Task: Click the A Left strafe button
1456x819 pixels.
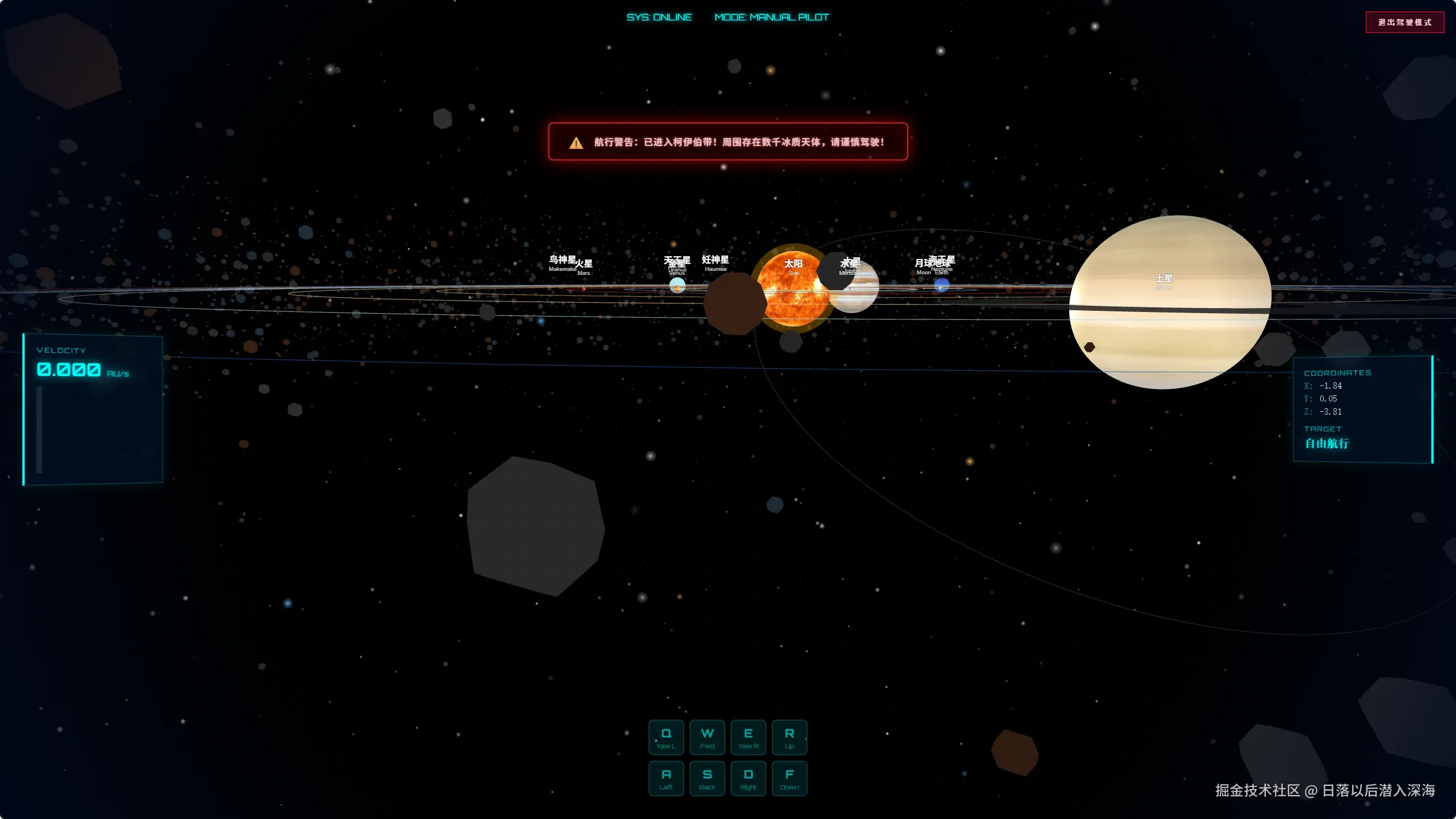Action: pos(666,779)
